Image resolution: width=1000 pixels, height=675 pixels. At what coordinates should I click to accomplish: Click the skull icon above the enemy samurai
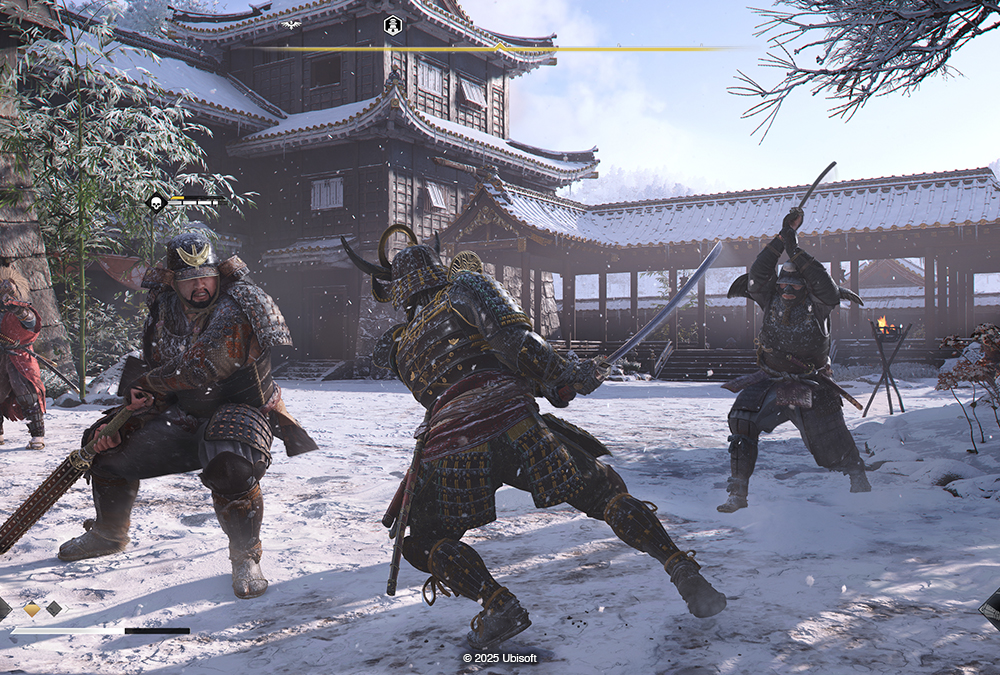pyautogui.click(x=156, y=203)
